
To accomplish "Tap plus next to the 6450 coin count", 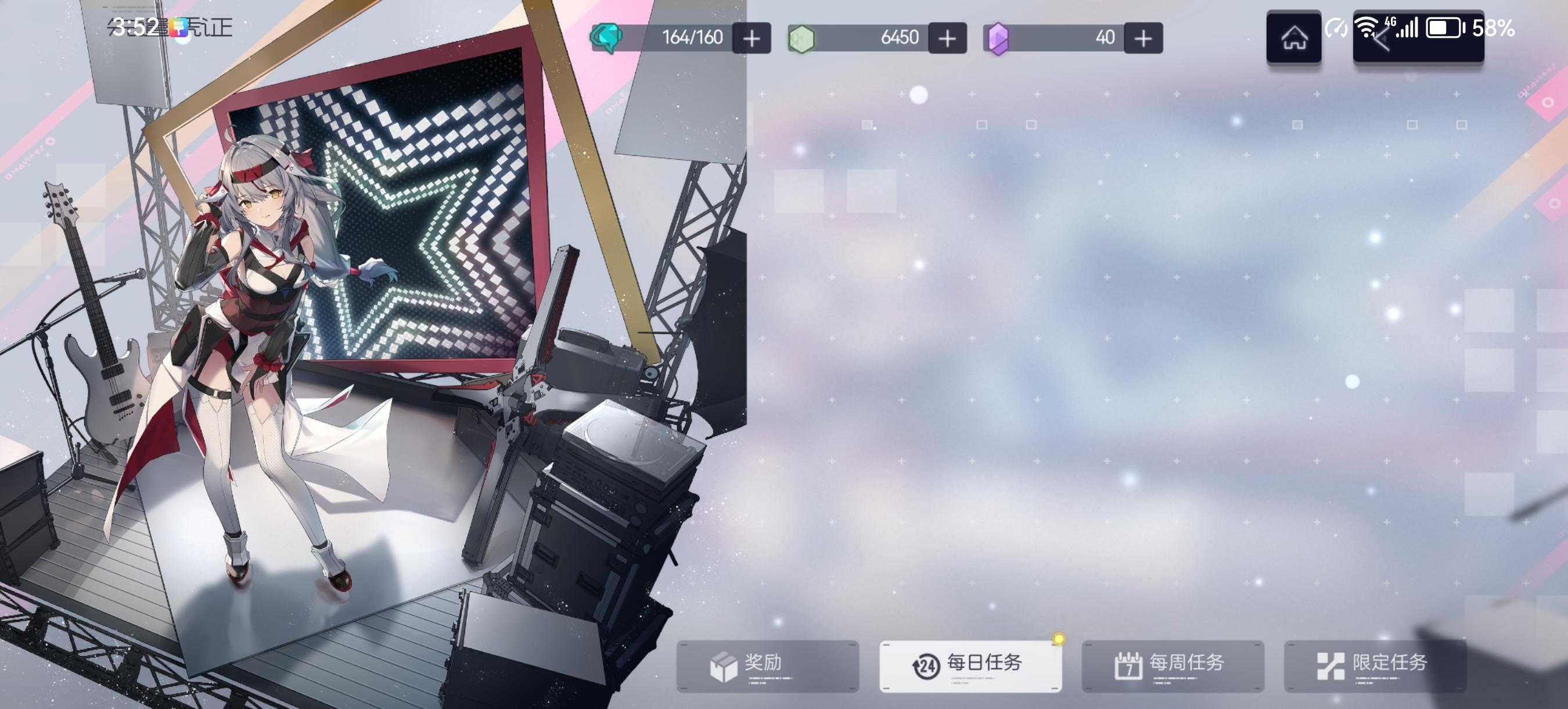I will click(945, 38).
